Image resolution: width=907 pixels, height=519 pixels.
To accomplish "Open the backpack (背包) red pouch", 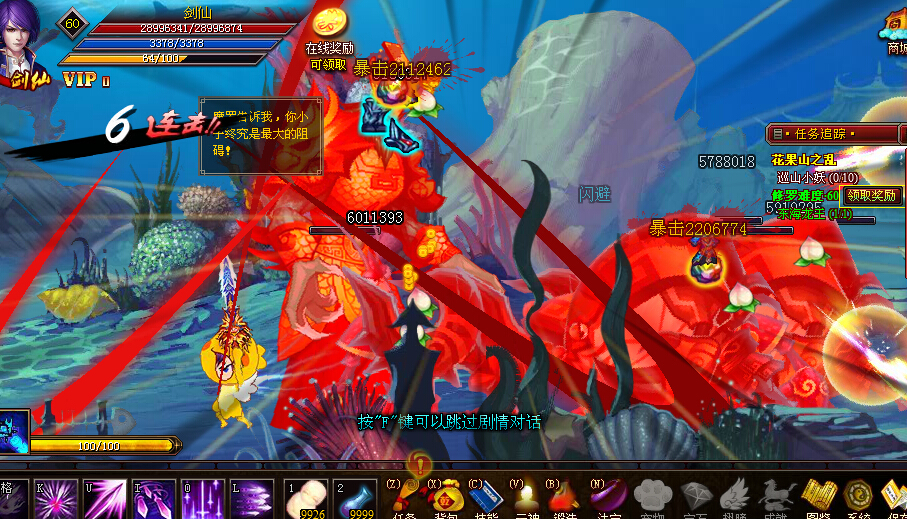I will [x=443, y=496].
